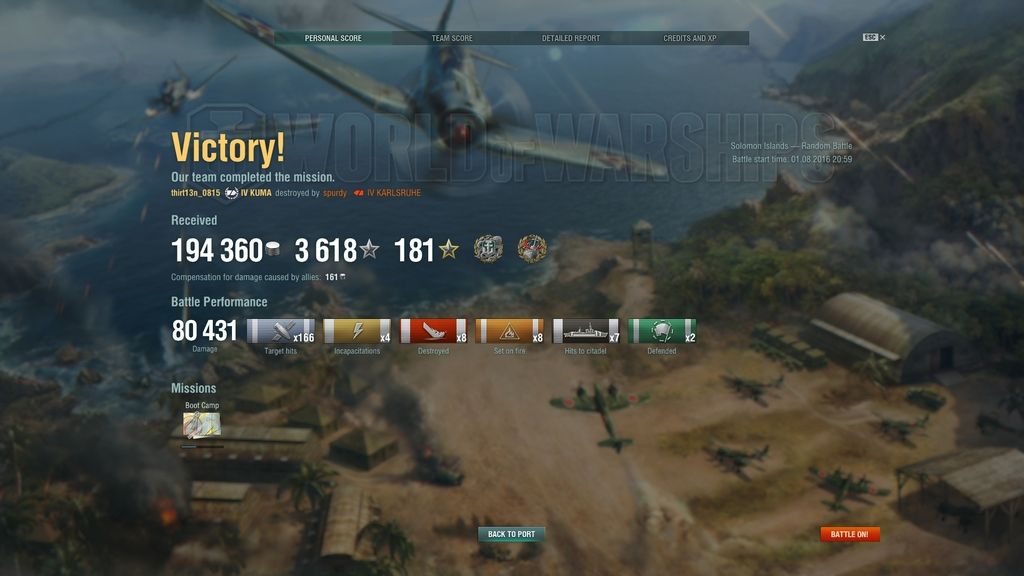Viewport: 1024px width, 576px height.
Task: Inspect the first achievement medal
Action: pyautogui.click(x=488, y=249)
